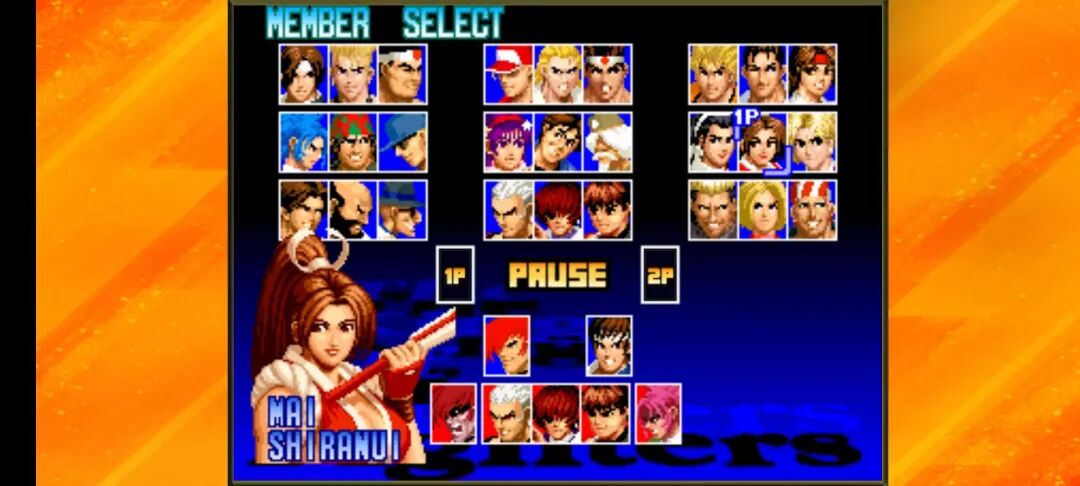The width and height of the screenshot is (1080, 486).
Task: Pick bald, bearded Chang Koehan
Action: coord(353,210)
